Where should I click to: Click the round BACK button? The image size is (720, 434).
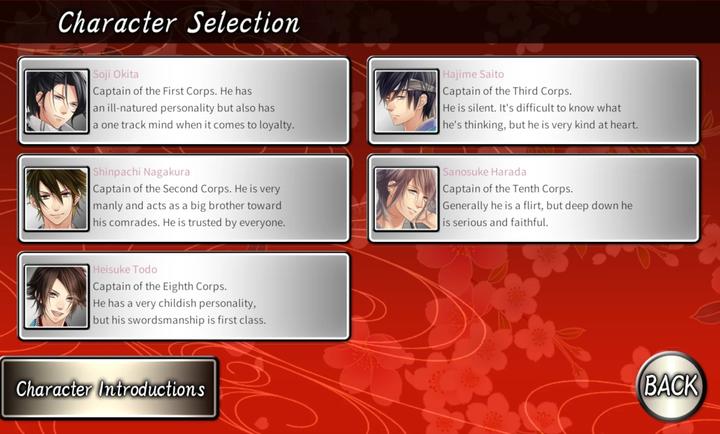670,385
